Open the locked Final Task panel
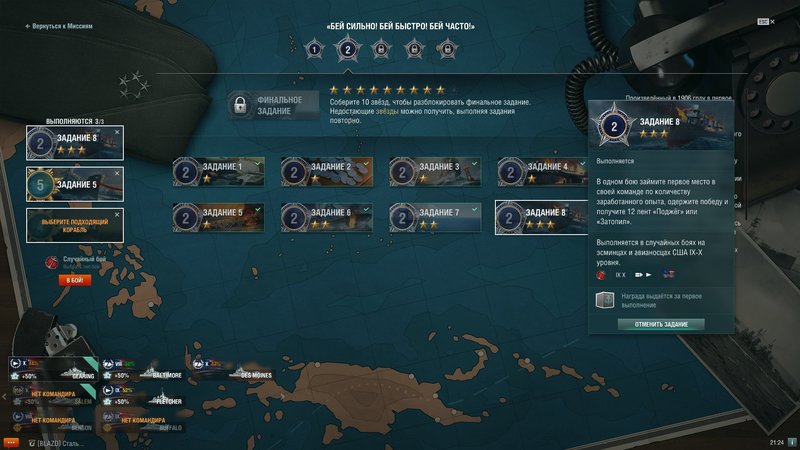The height and width of the screenshot is (450, 800). click(274, 105)
